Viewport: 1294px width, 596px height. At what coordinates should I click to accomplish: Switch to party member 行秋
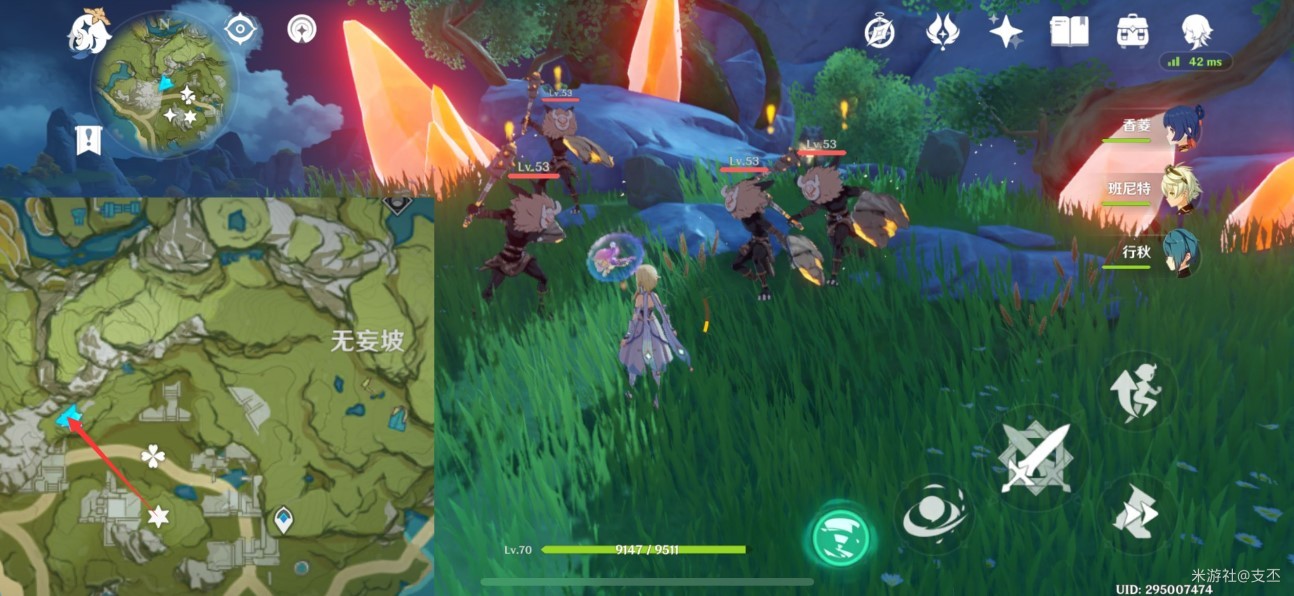(1182, 252)
